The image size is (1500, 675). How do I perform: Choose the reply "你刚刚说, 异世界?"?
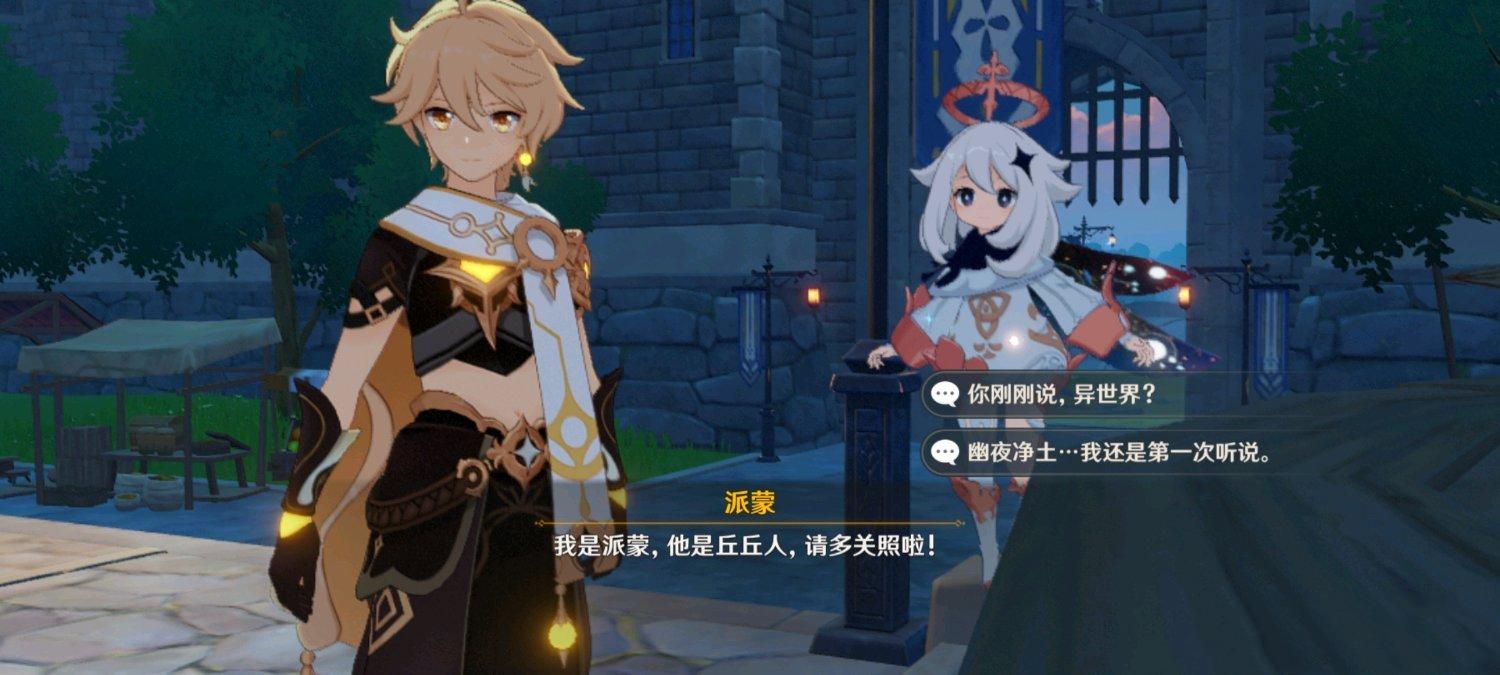point(1060,394)
